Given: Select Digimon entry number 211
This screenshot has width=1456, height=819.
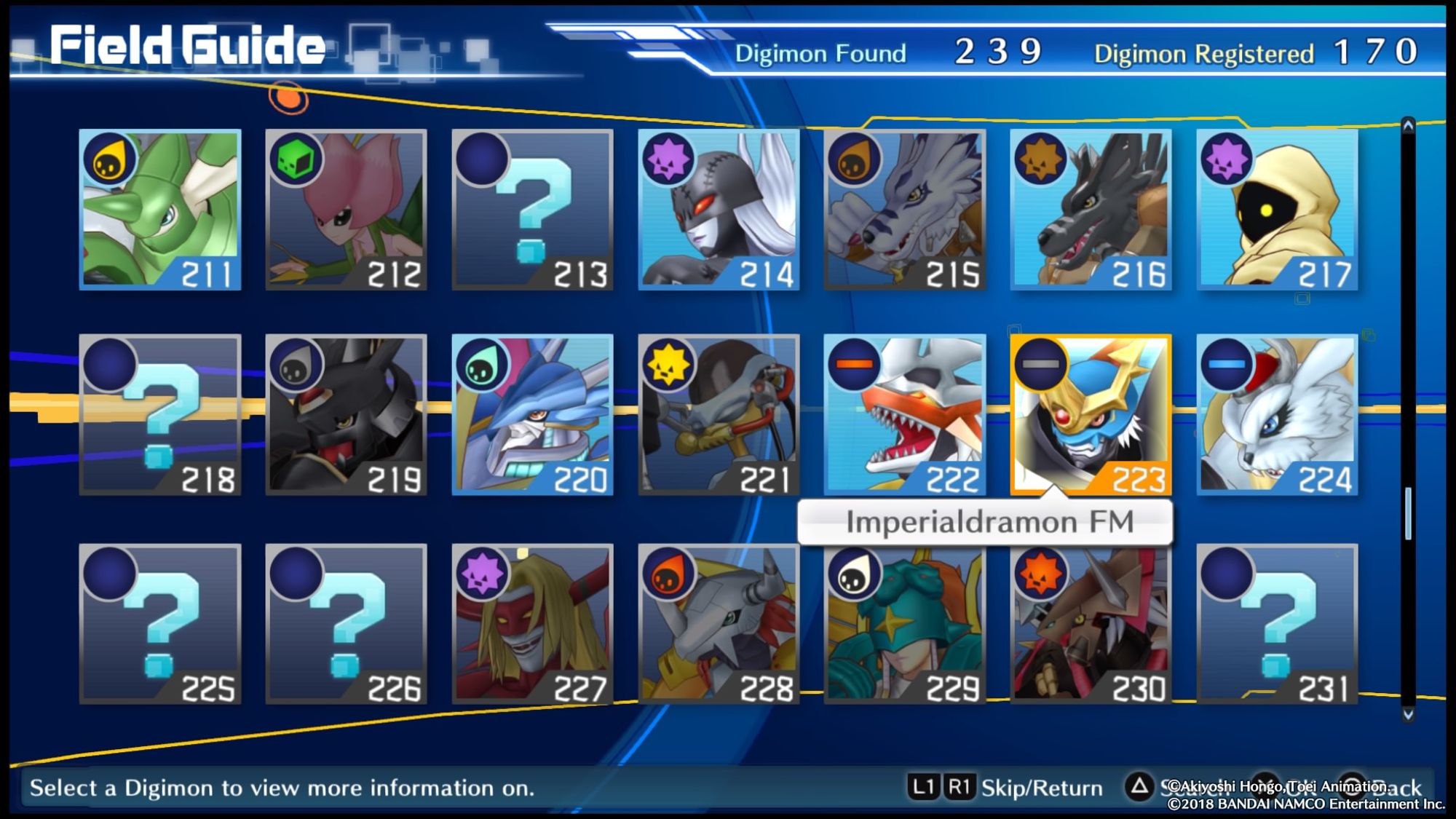Looking at the screenshot, I should 160,210.
